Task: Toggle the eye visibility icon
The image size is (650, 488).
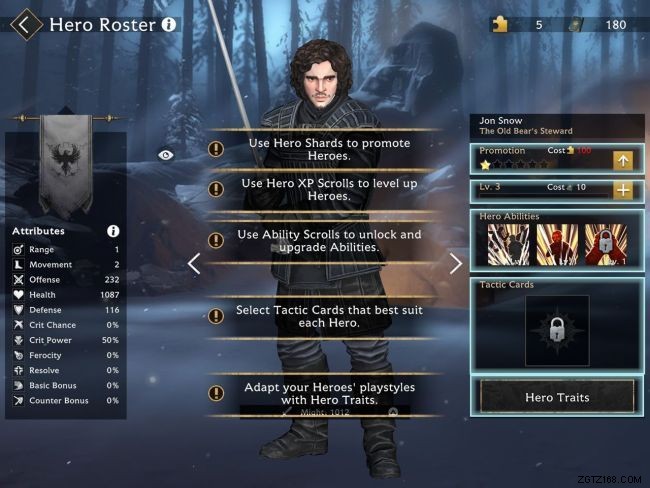Action: point(165,155)
